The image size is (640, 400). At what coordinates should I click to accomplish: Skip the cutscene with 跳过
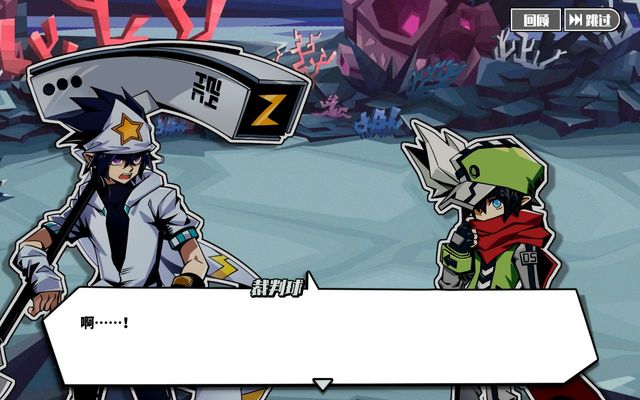click(591, 20)
